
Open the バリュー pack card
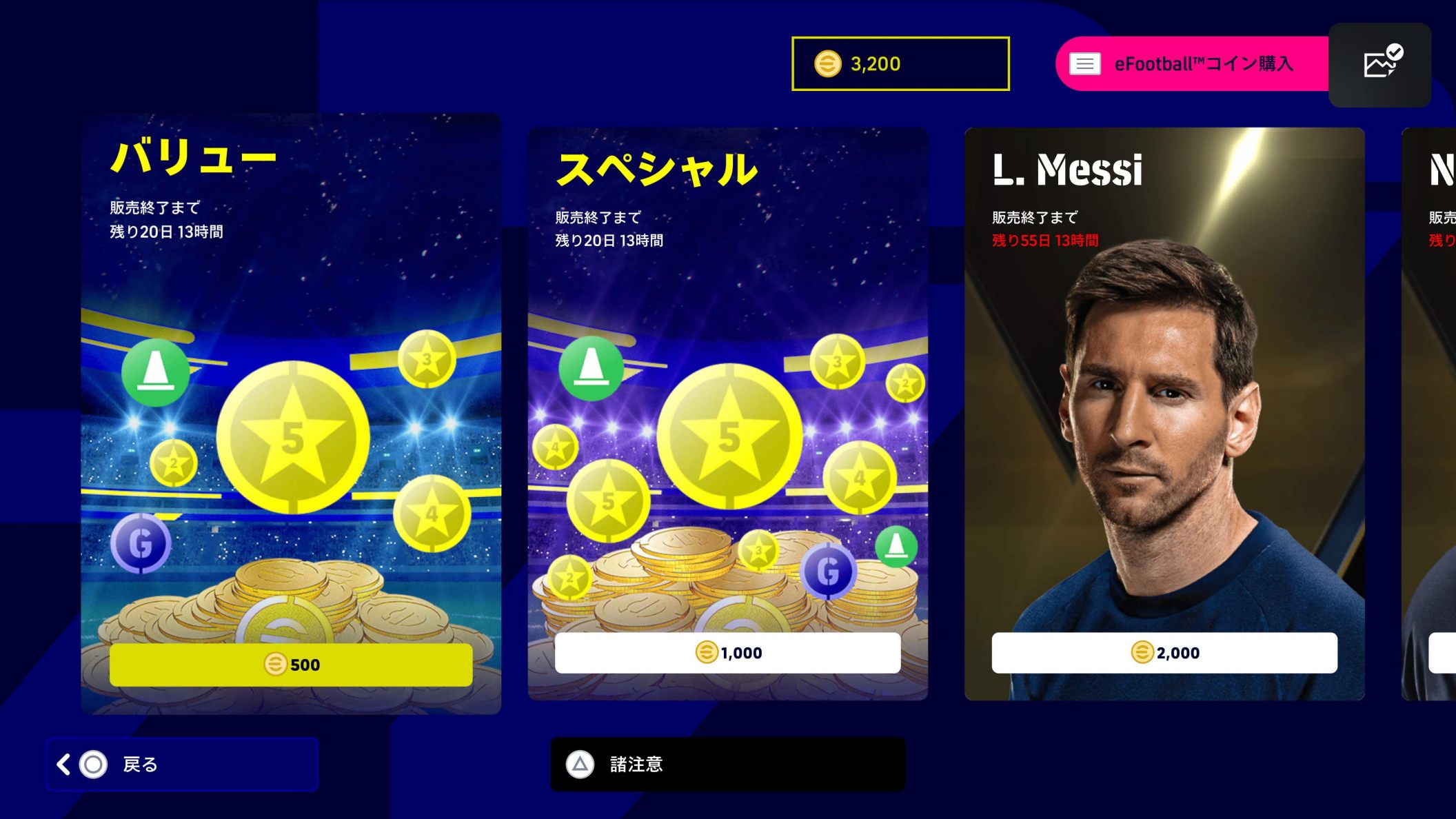292,414
